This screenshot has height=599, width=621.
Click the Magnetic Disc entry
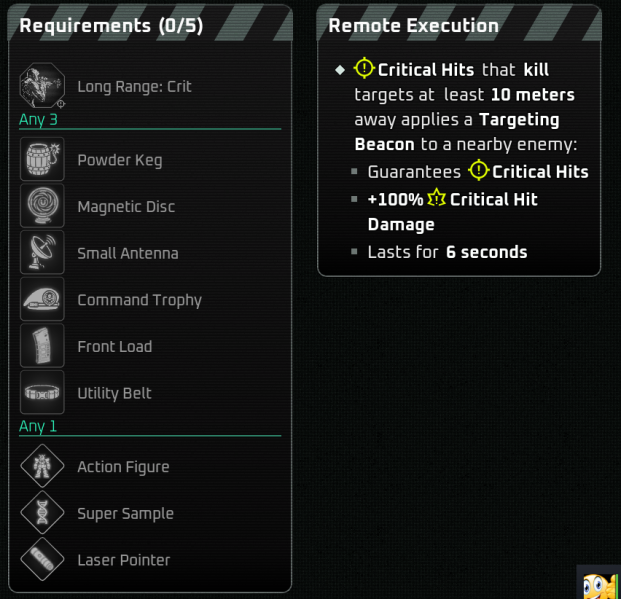[x=125, y=207]
